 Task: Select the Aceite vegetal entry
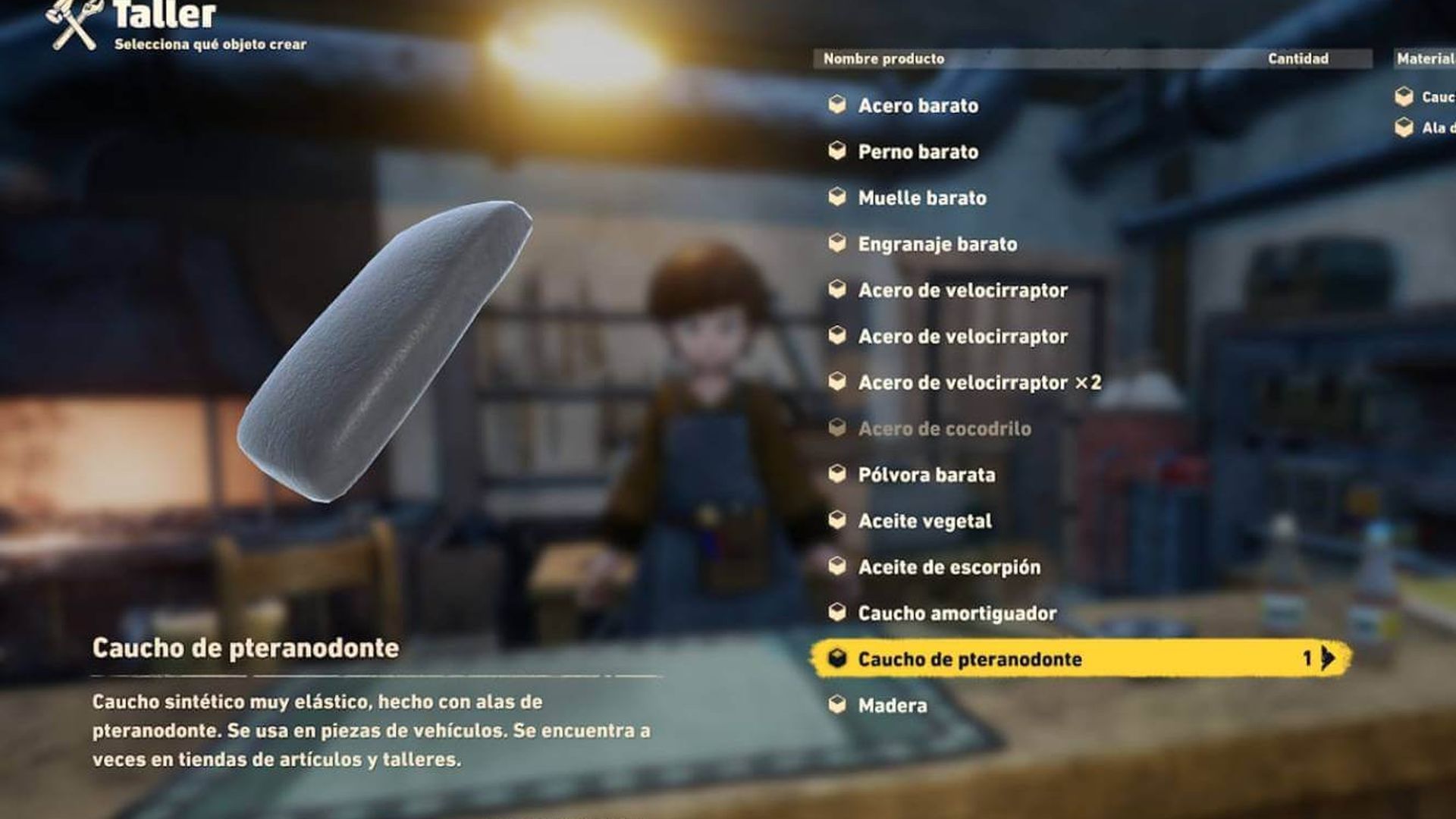click(924, 522)
